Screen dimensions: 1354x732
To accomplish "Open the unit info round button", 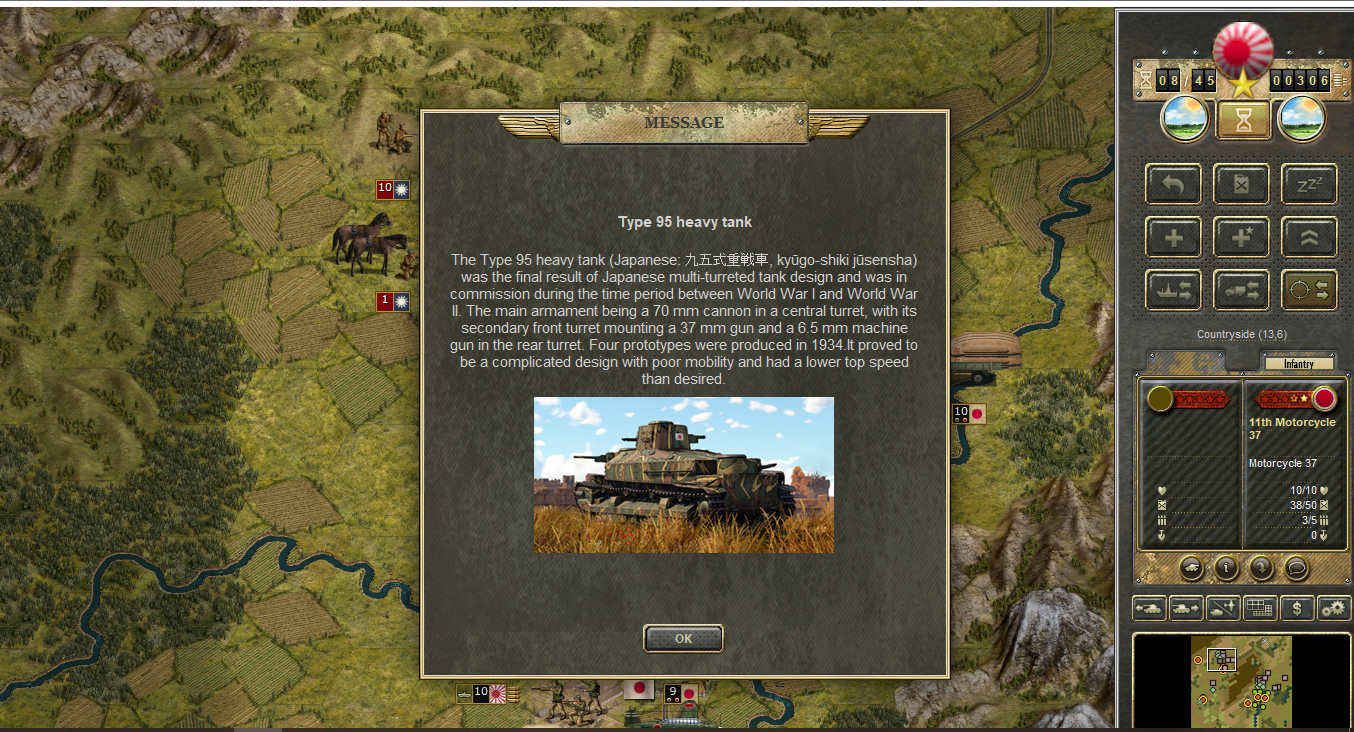I will [x=1226, y=568].
